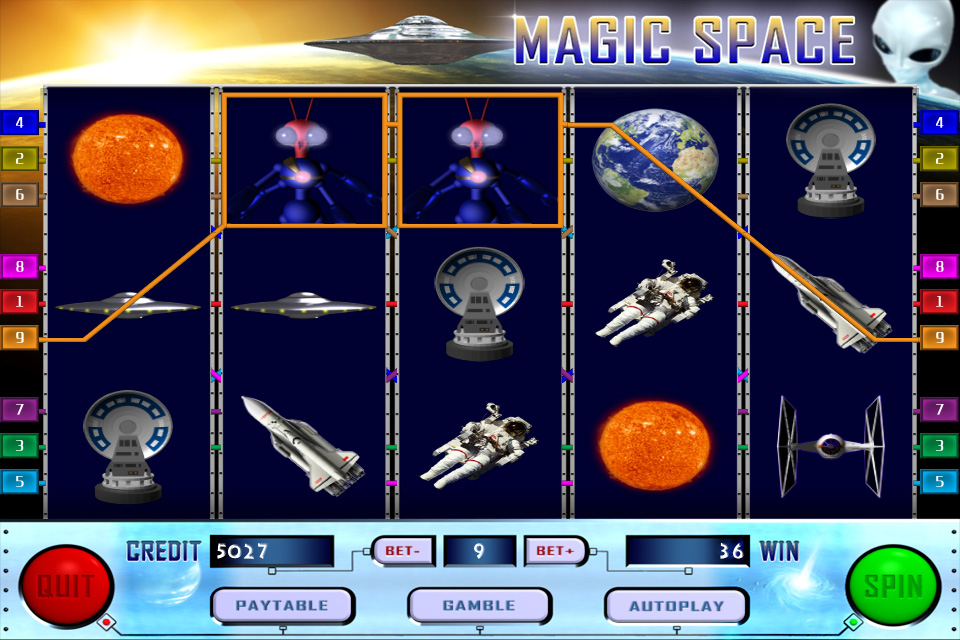This screenshot has height=640, width=960.
Task: Activate AUTOPLAY mode
Action: [676, 605]
